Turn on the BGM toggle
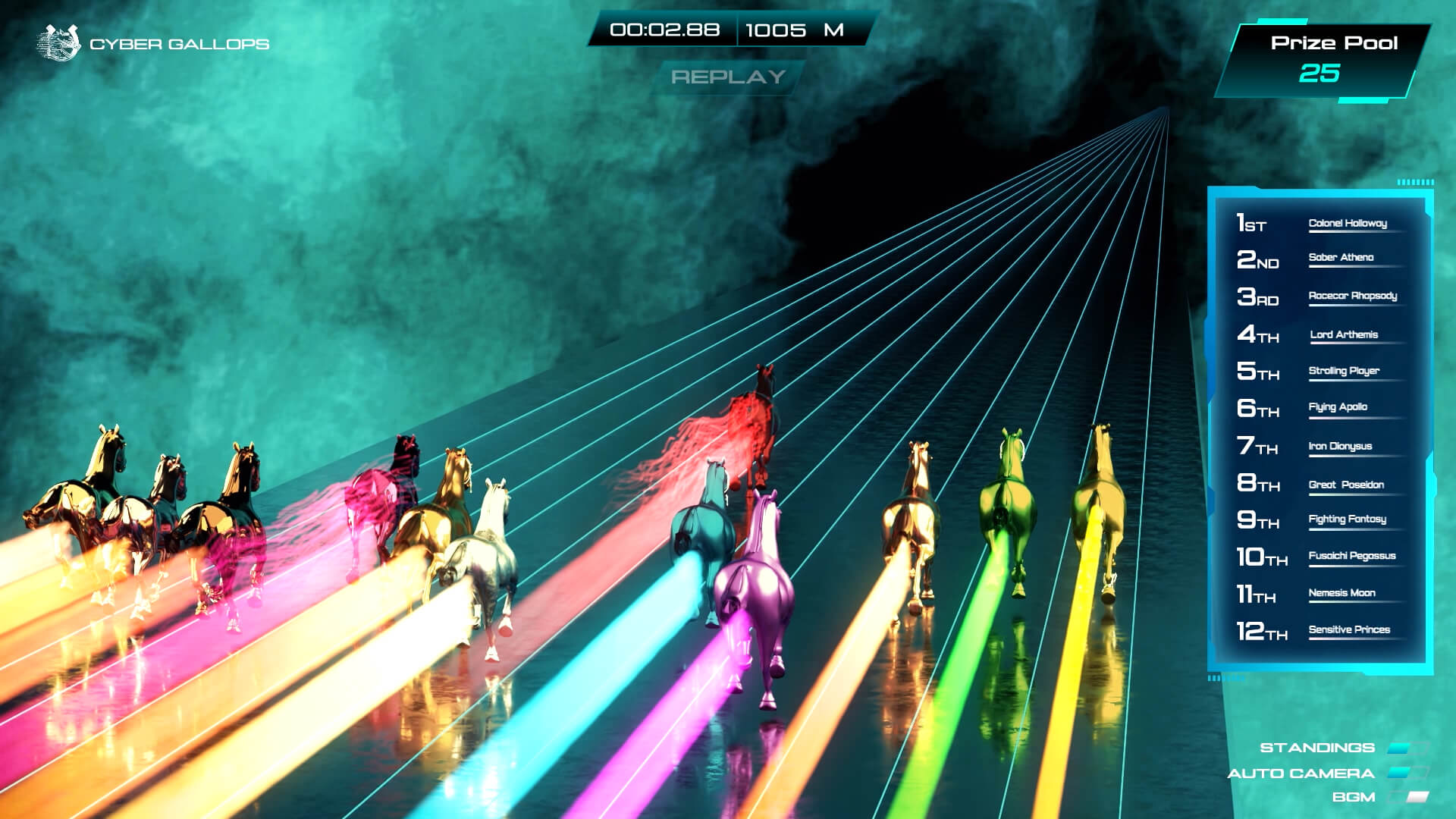Image resolution: width=1456 pixels, height=819 pixels. click(1407, 797)
